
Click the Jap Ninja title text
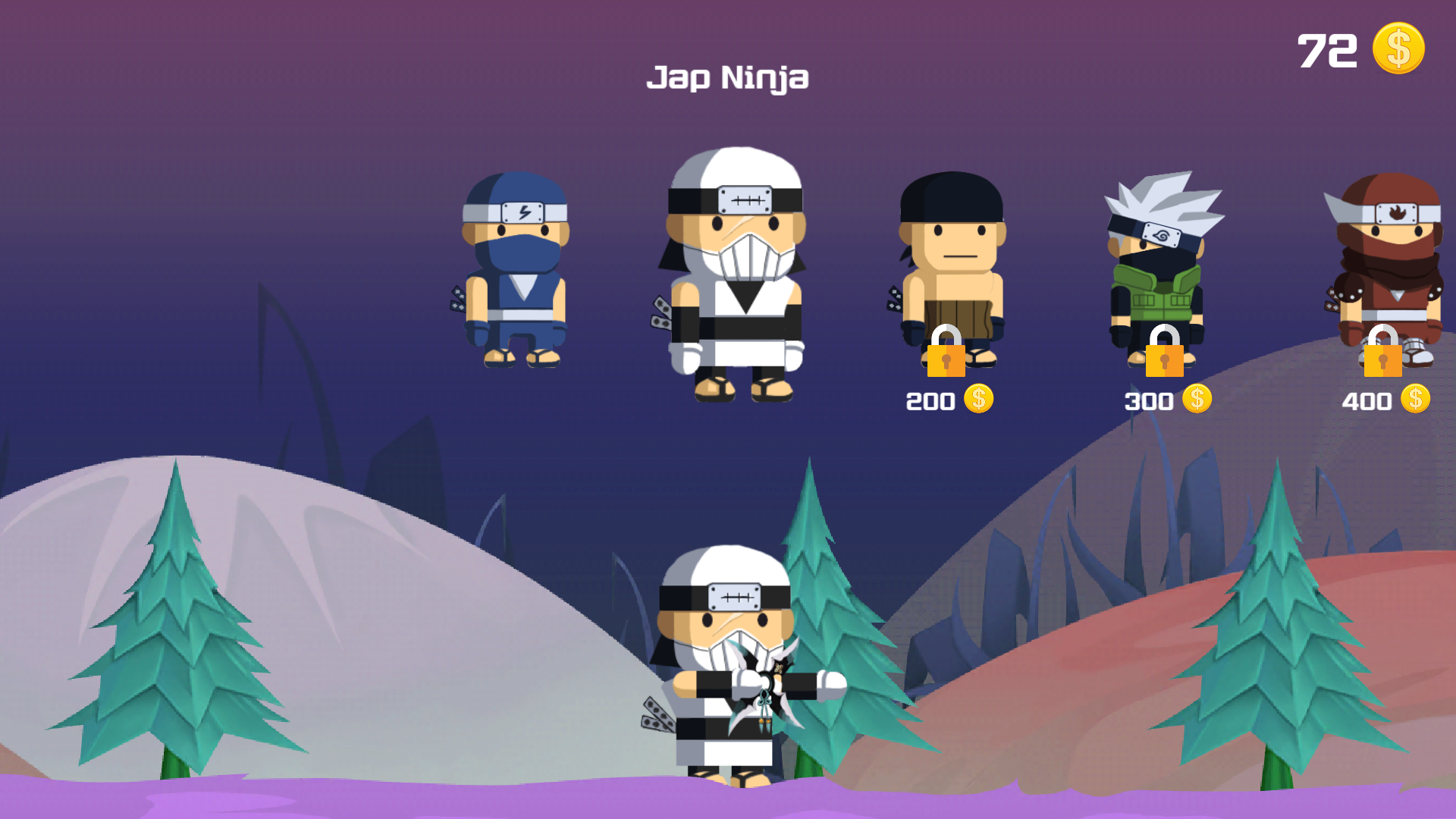point(730,78)
